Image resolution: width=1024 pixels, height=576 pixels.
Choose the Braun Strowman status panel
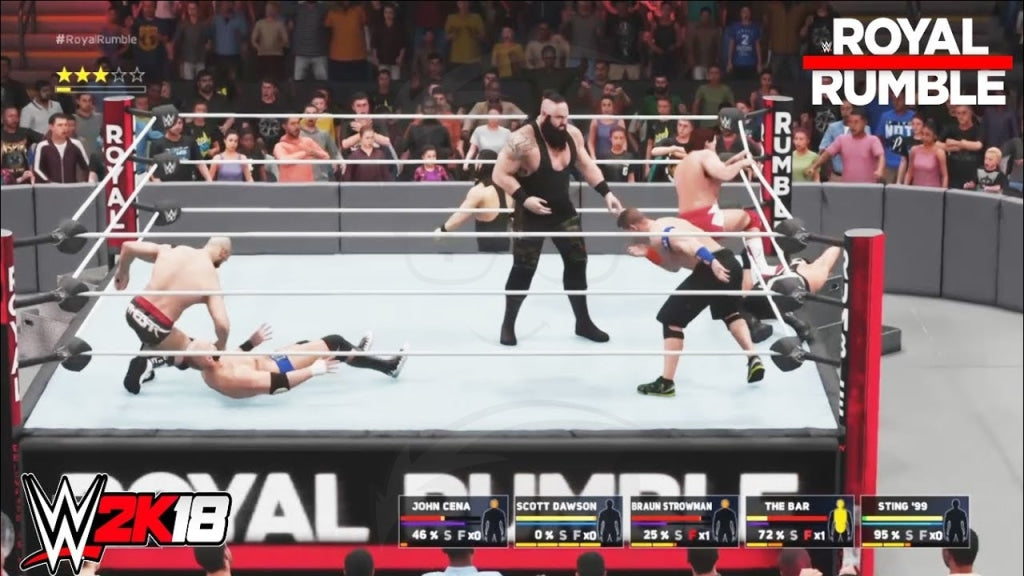coord(684,521)
